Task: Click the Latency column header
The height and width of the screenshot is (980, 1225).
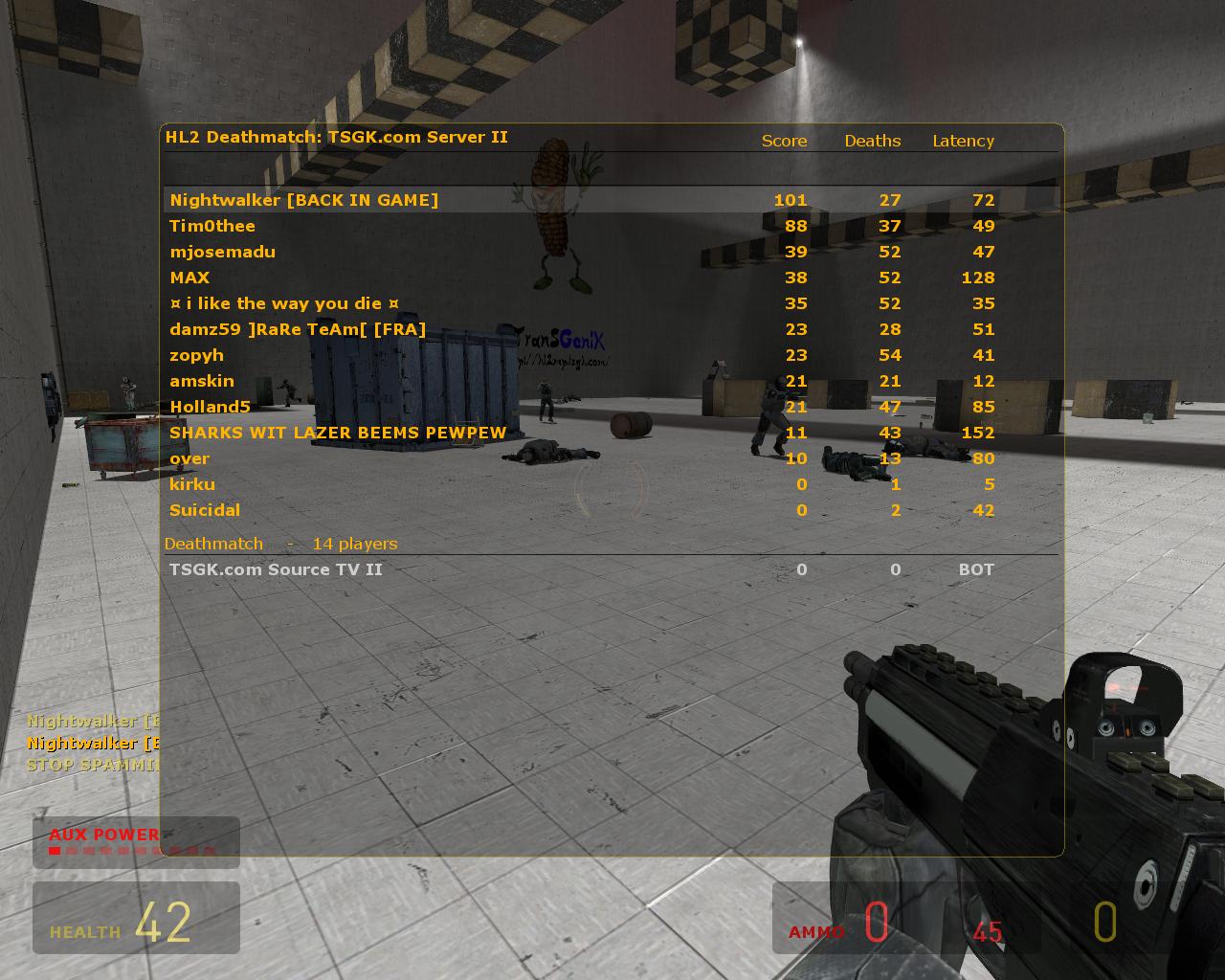Action: (964, 141)
